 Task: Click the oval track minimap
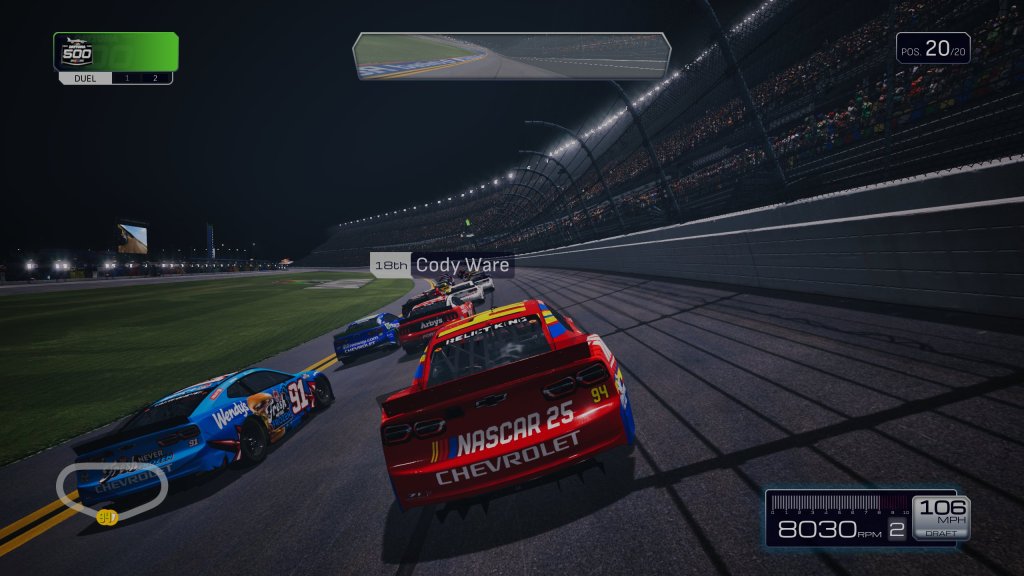[x=111, y=487]
